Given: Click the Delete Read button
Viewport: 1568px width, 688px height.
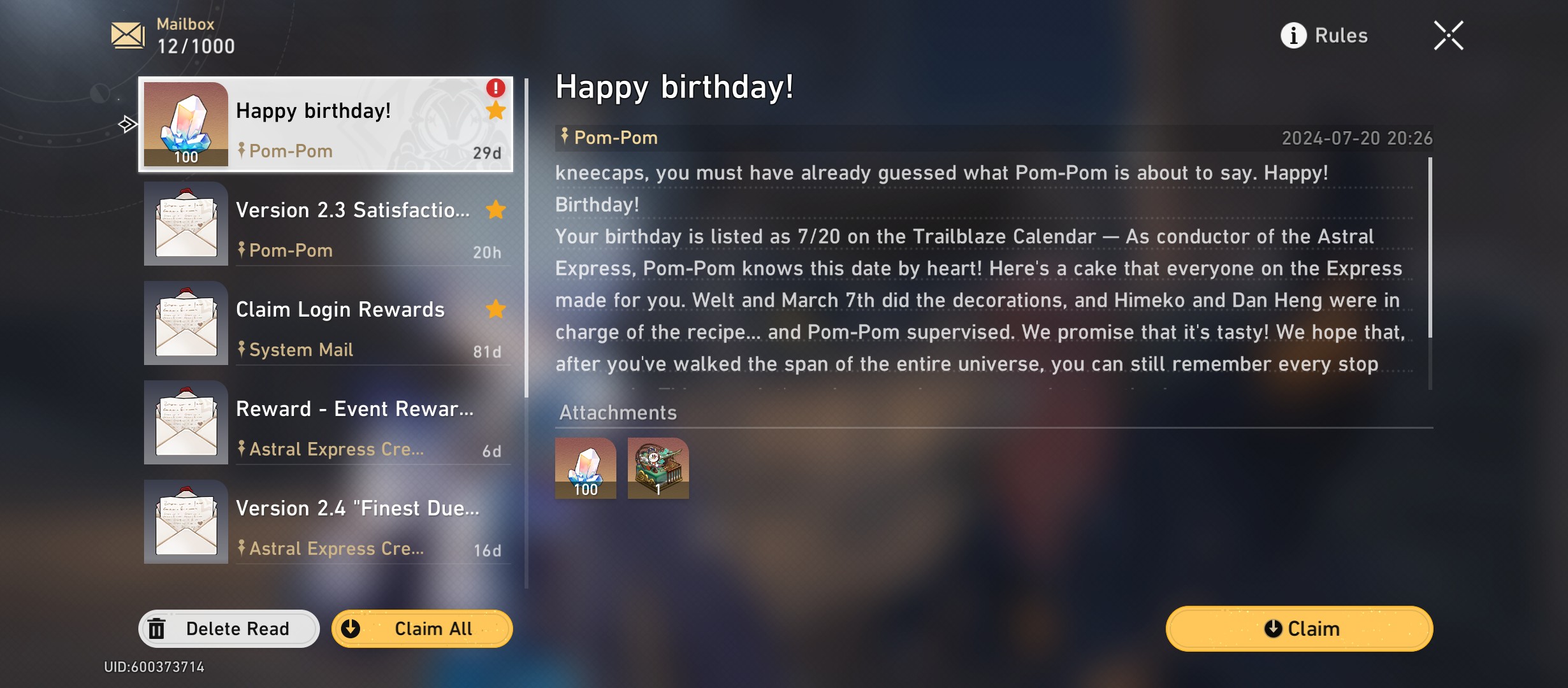Looking at the screenshot, I should [x=228, y=629].
